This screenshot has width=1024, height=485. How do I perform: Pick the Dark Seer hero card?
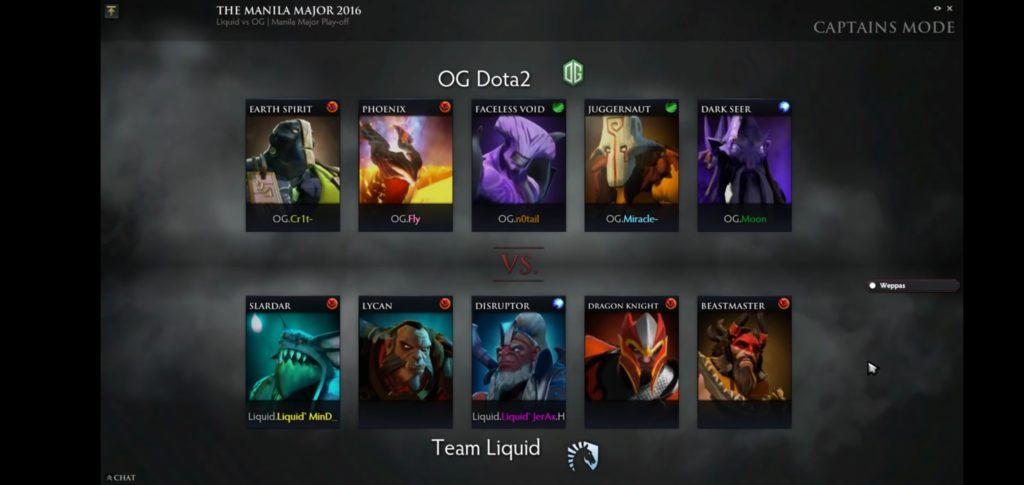(745, 160)
